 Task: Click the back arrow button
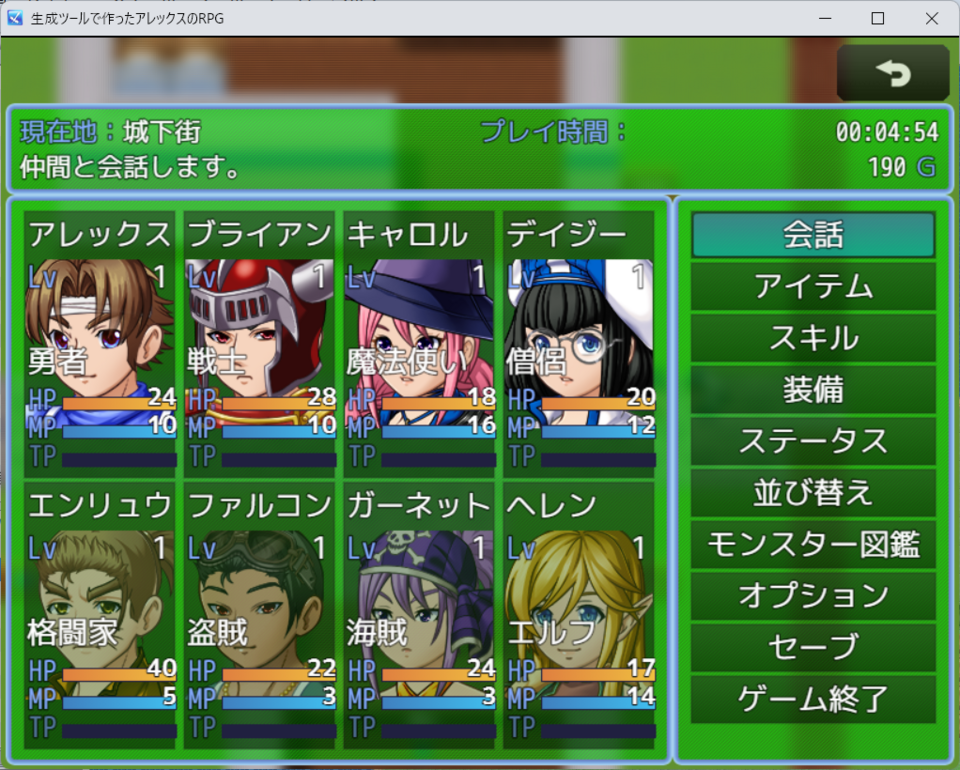[892, 73]
